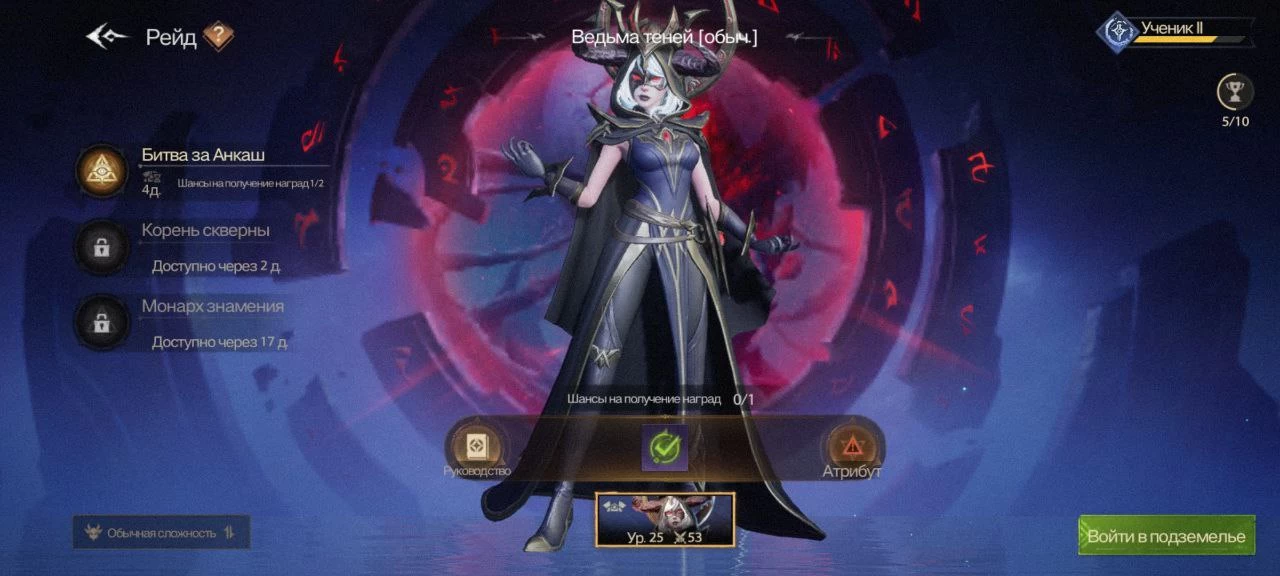Screen dimensions: 1280x576
Task: Change the Обычная сложность difficulty
Action: coord(162,533)
